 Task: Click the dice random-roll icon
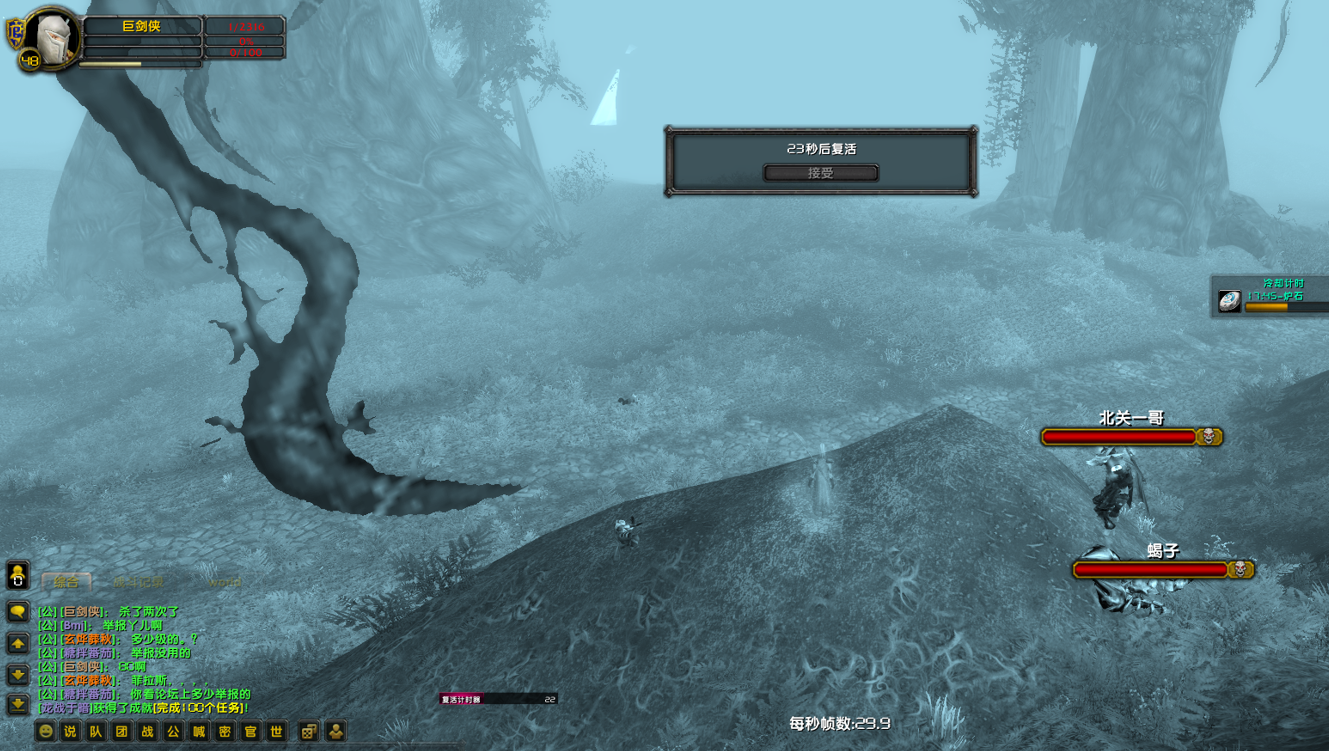tap(309, 731)
